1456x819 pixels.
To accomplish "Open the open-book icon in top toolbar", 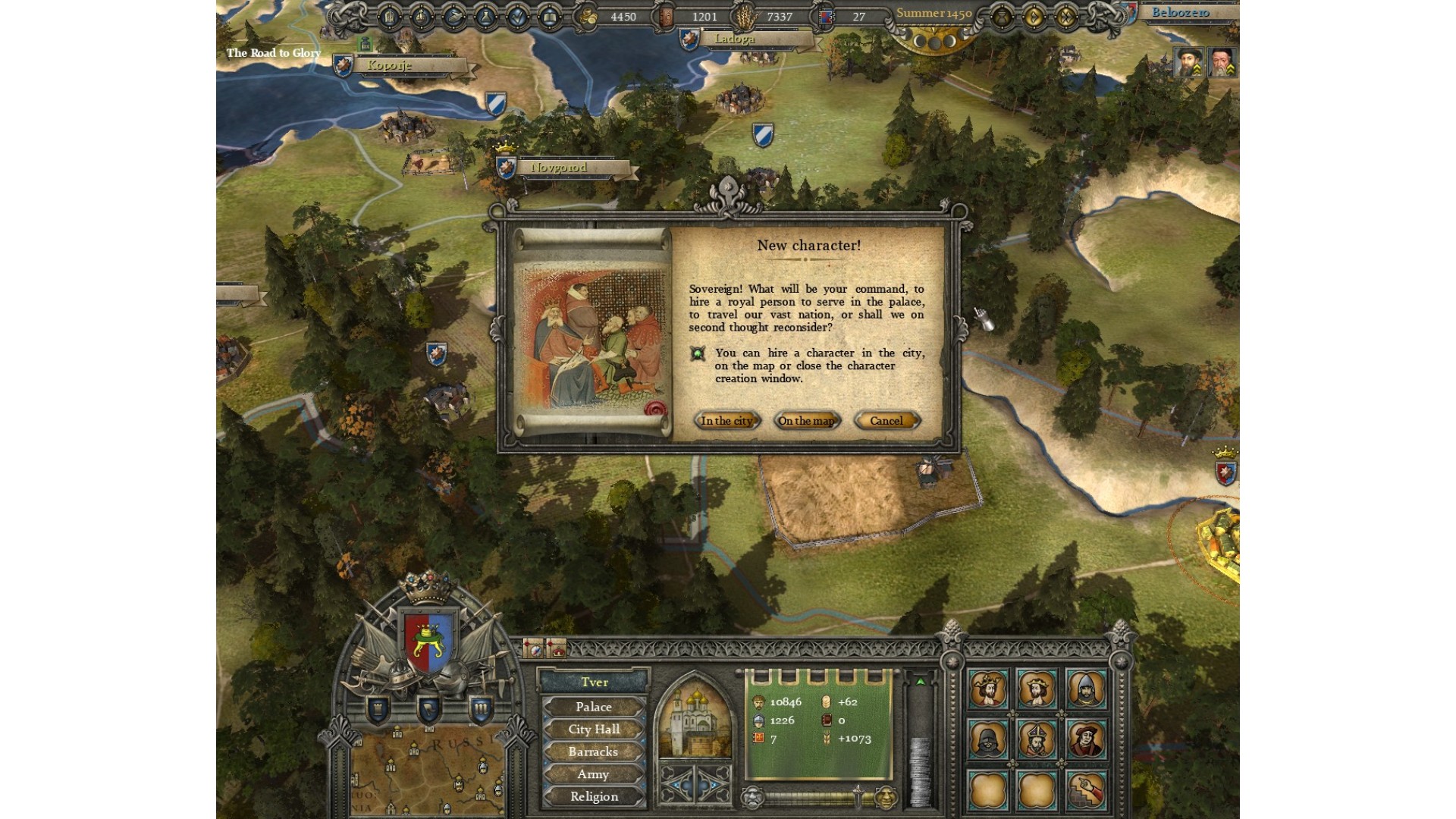I will pyautogui.click(x=549, y=17).
